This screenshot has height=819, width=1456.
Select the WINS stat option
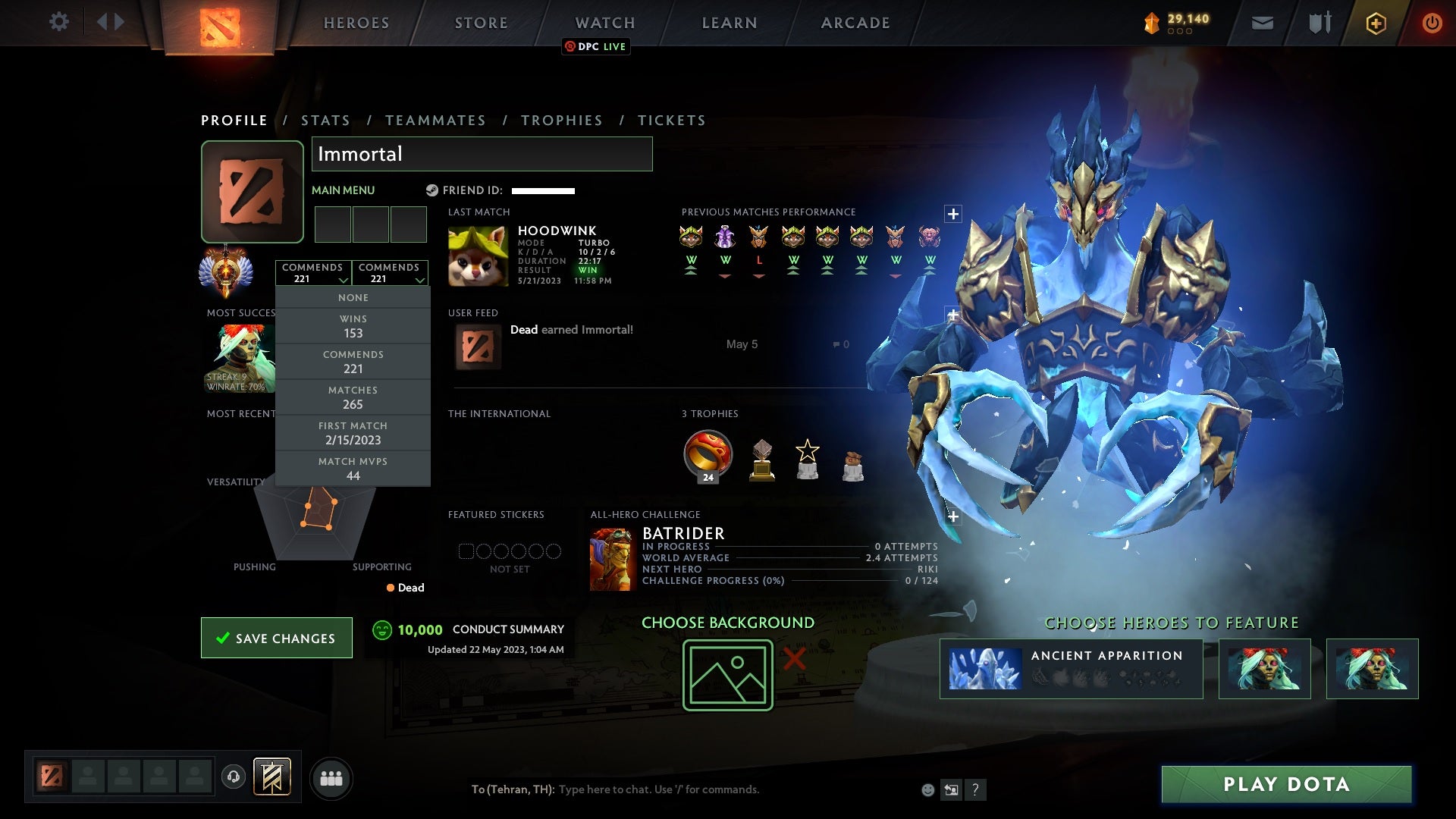coord(353,326)
